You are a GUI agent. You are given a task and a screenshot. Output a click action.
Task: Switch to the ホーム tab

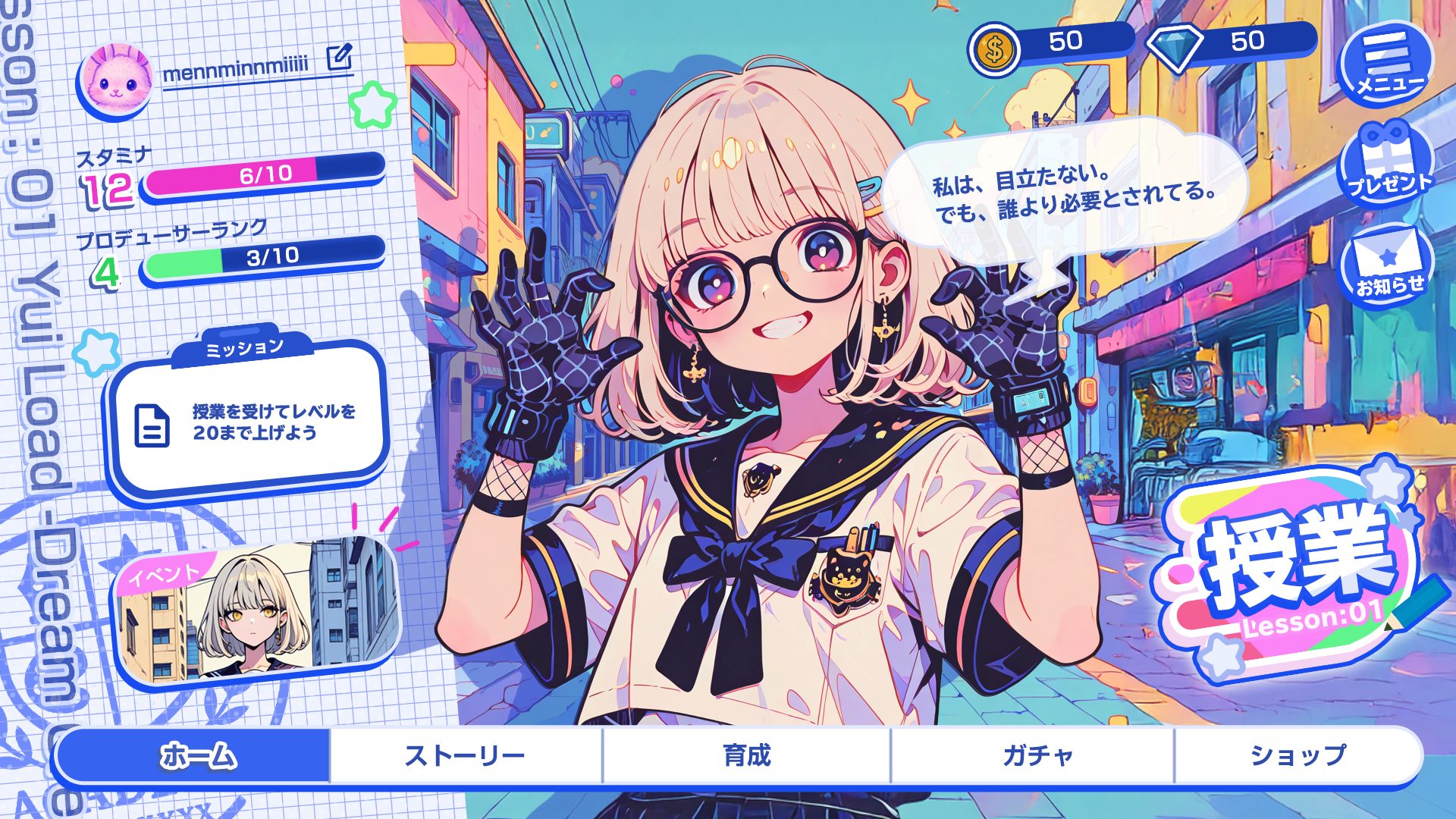tap(196, 755)
